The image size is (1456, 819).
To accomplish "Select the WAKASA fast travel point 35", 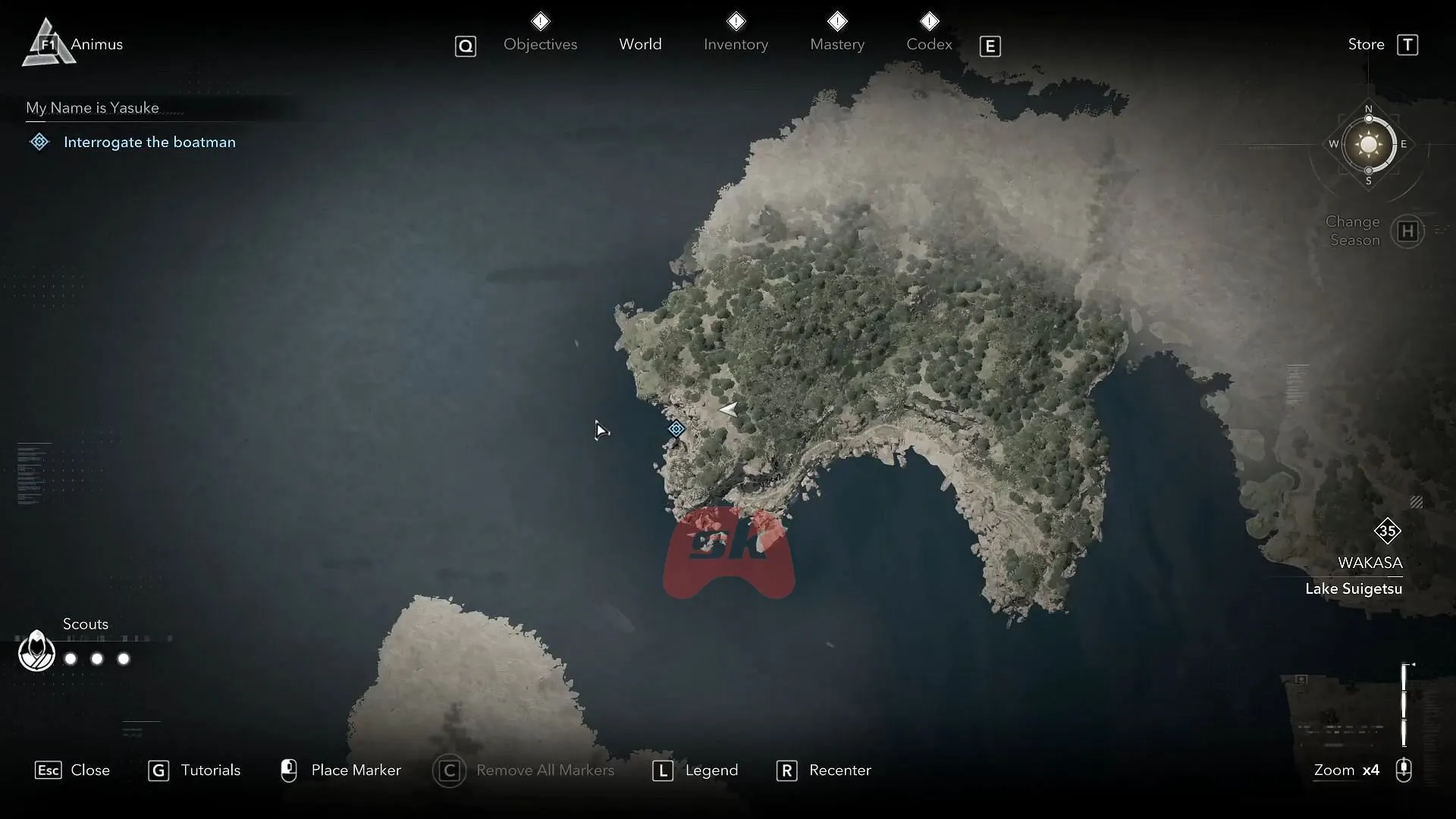I will point(1389,531).
